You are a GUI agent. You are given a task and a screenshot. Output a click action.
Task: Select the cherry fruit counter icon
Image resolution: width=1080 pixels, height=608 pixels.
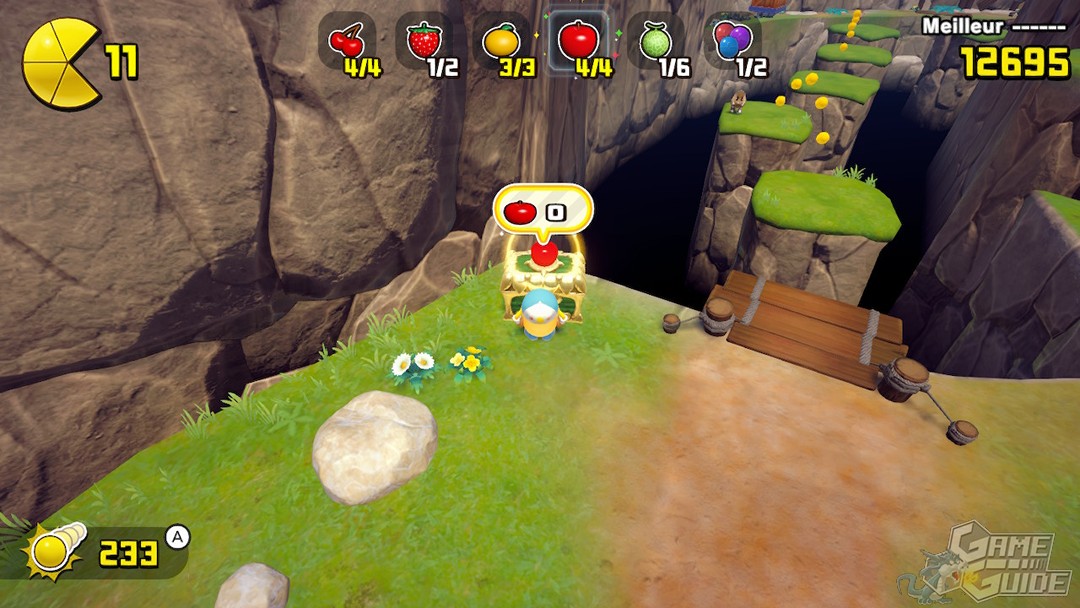(347, 40)
